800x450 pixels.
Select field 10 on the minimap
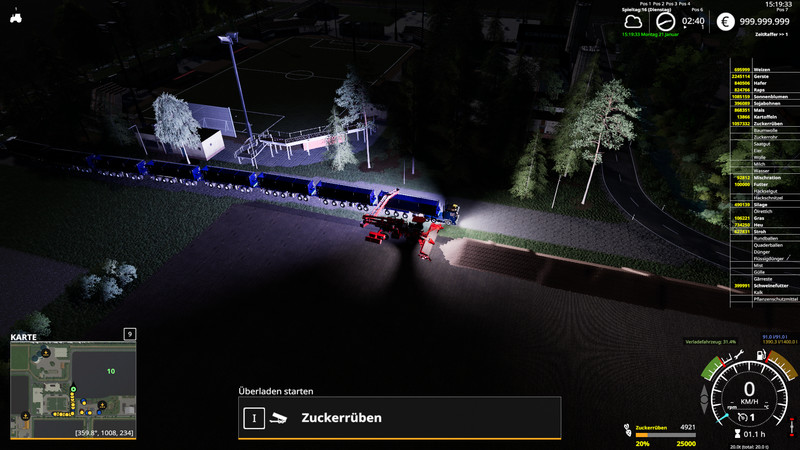pos(111,371)
